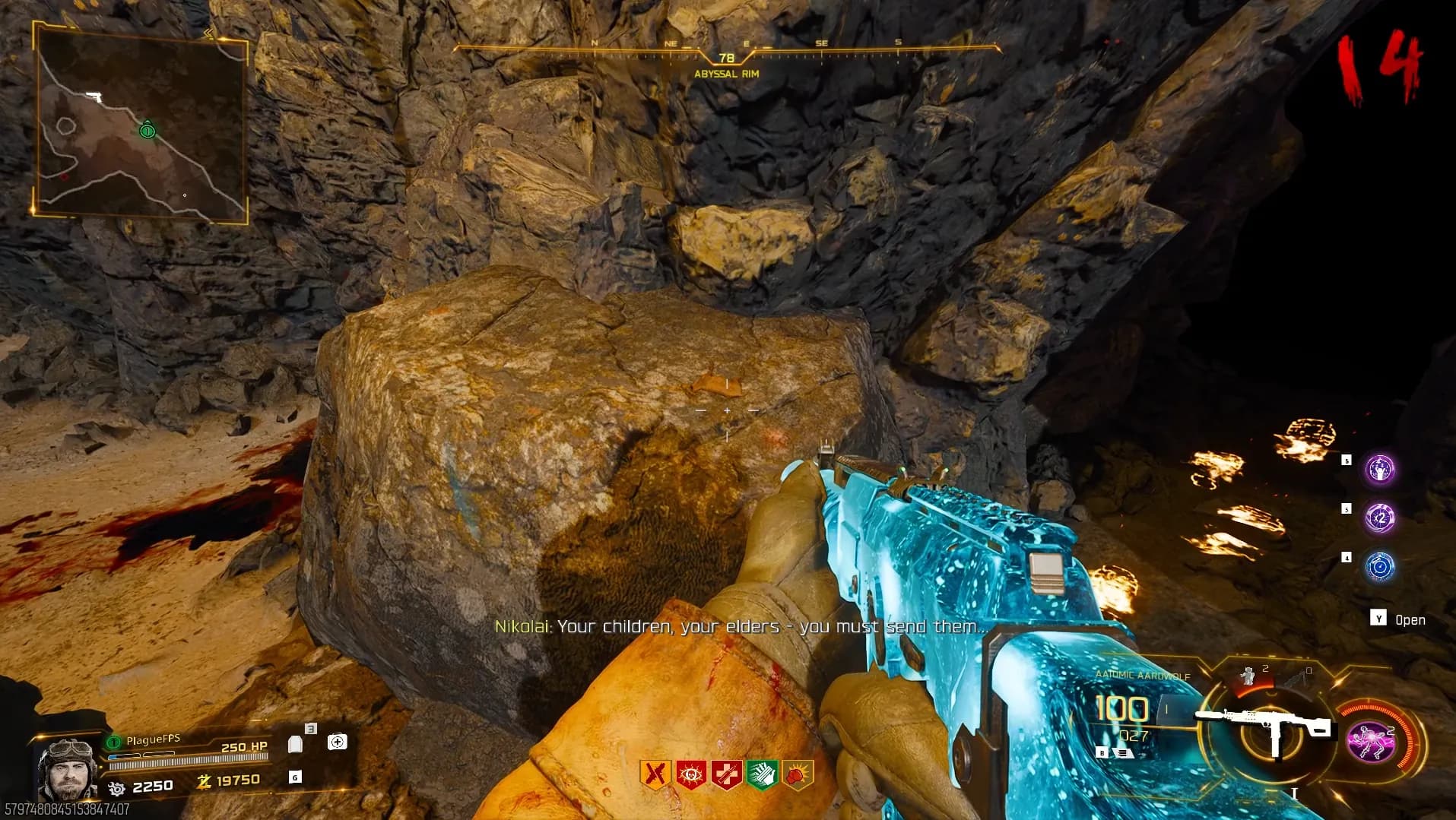Click the Abyssal Rim compass bar
This screenshot has height=820, width=1456.
726,53
